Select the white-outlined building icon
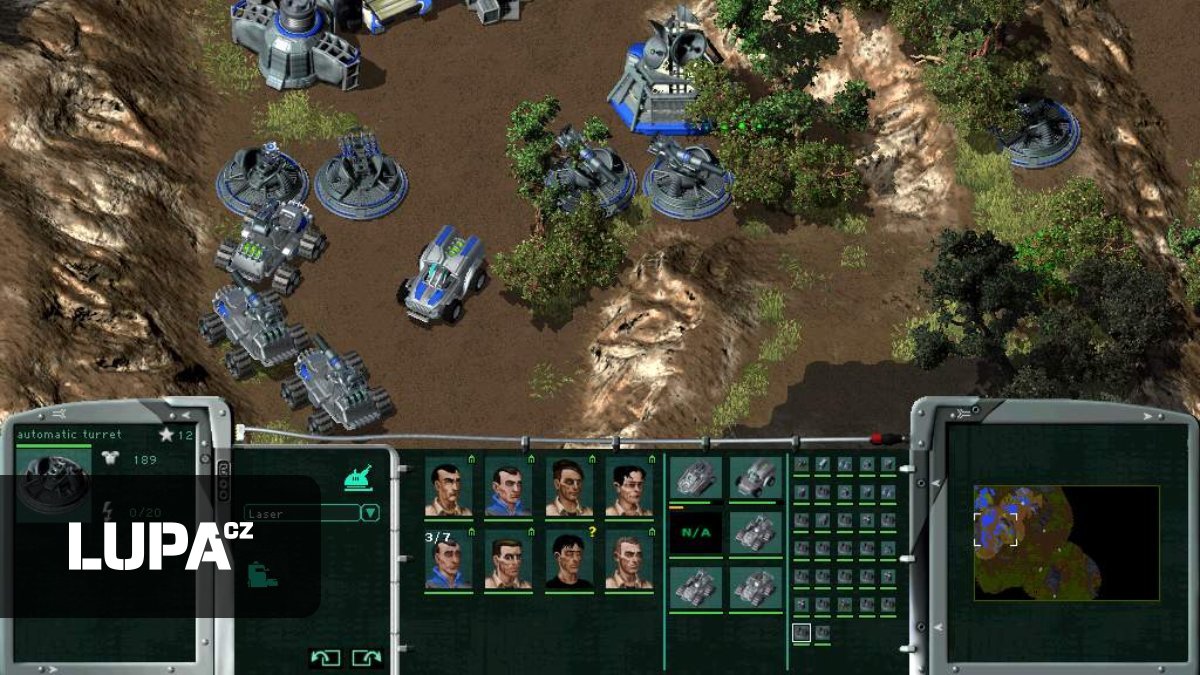 (x=801, y=632)
